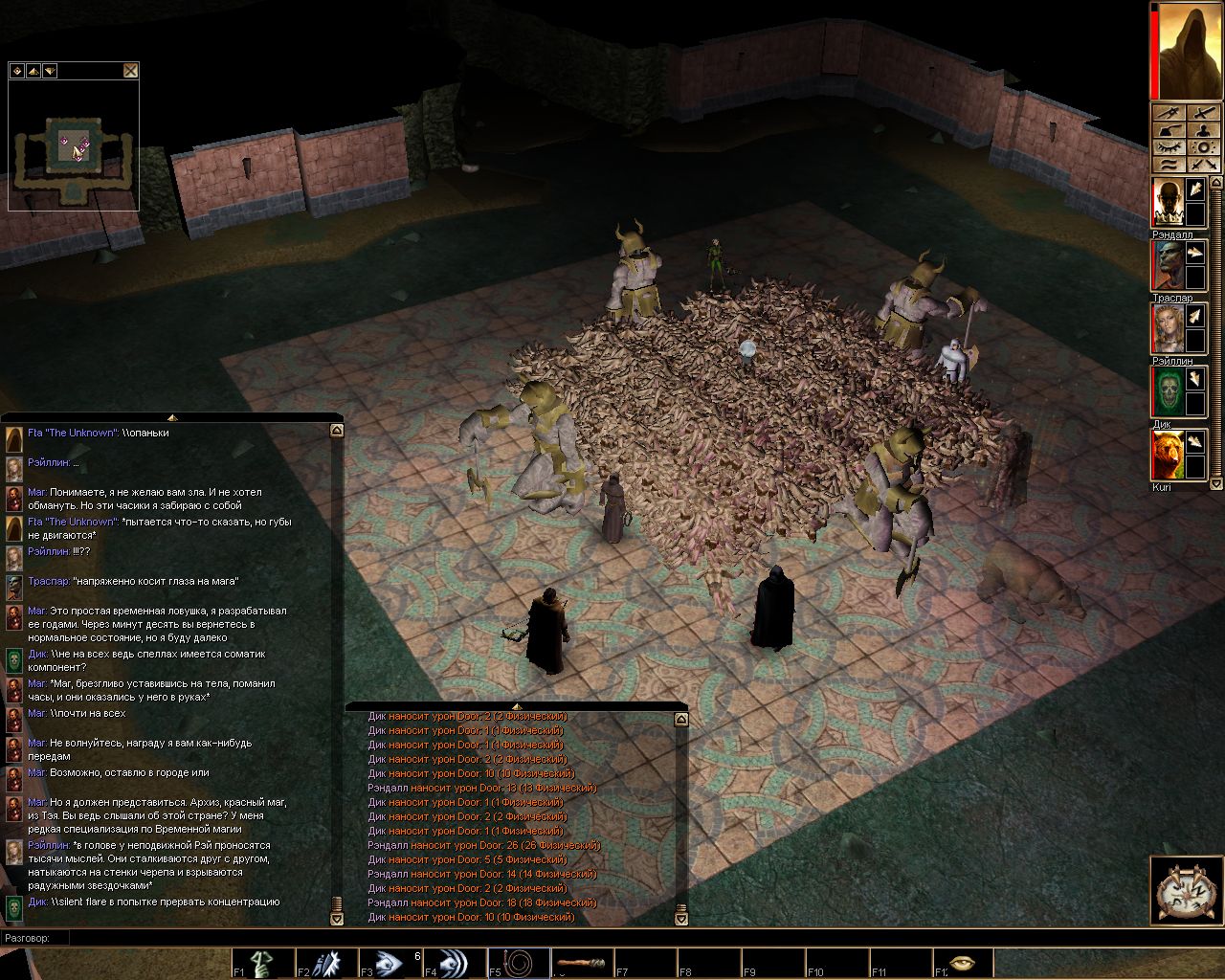The image size is (1225, 980).
Task: Click the minimap's up-pointing pyramid button
Action: tap(33, 70)
